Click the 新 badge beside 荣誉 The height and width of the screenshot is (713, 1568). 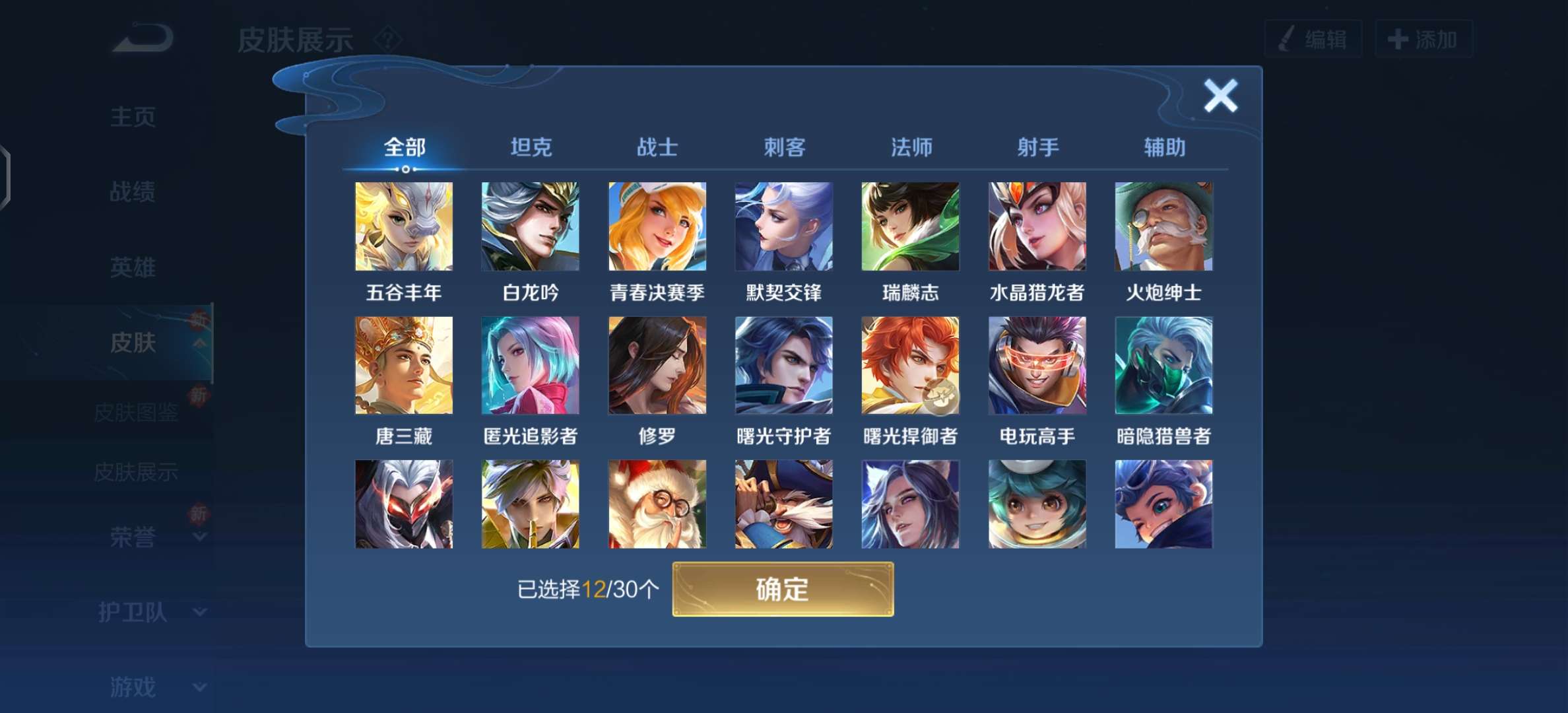coord(201,514)
